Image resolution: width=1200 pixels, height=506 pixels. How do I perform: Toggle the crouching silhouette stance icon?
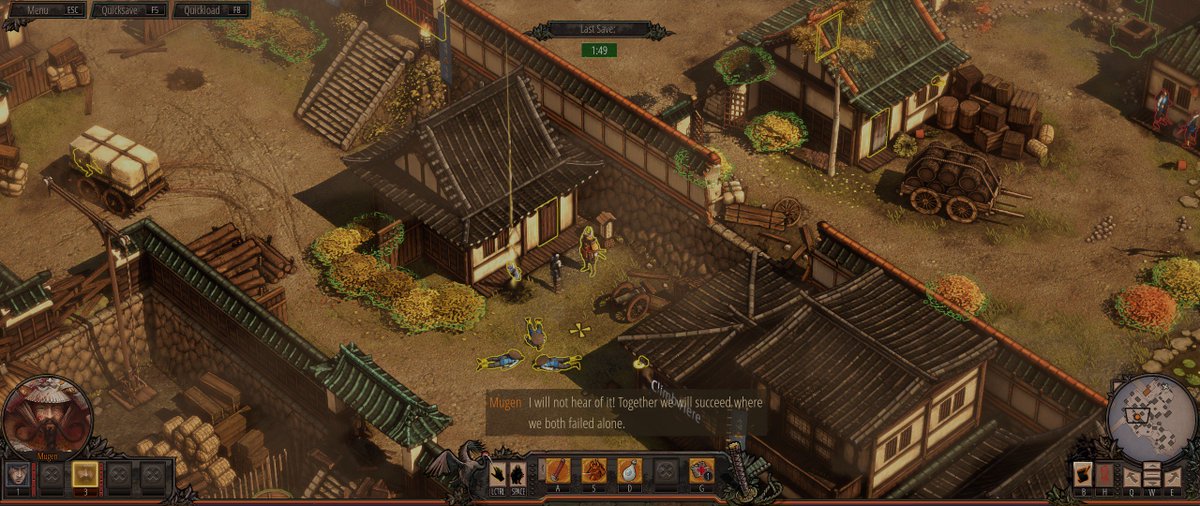pyautogui.click(x=517, y=472)
